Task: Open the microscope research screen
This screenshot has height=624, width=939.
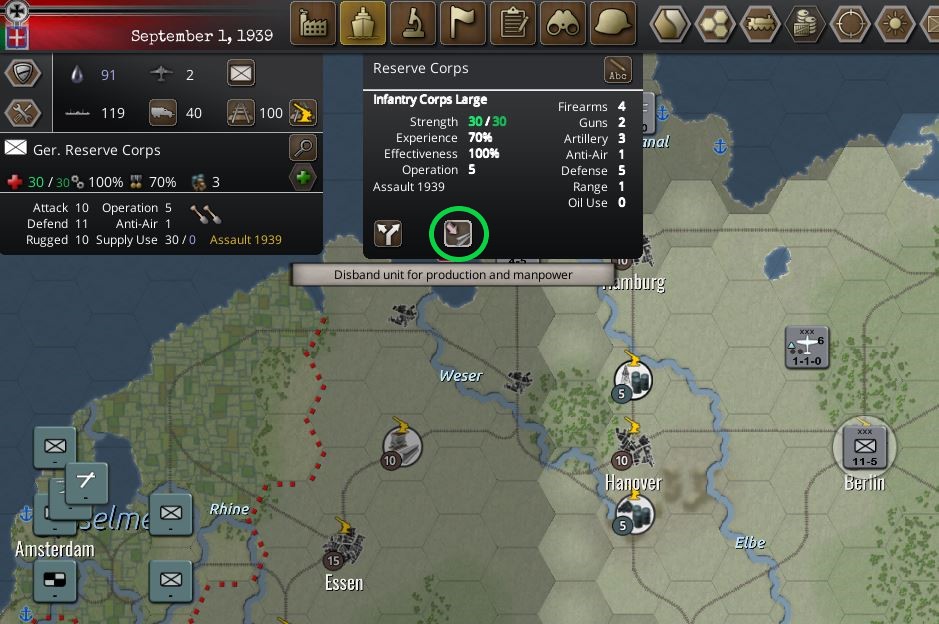Action: 413,23
